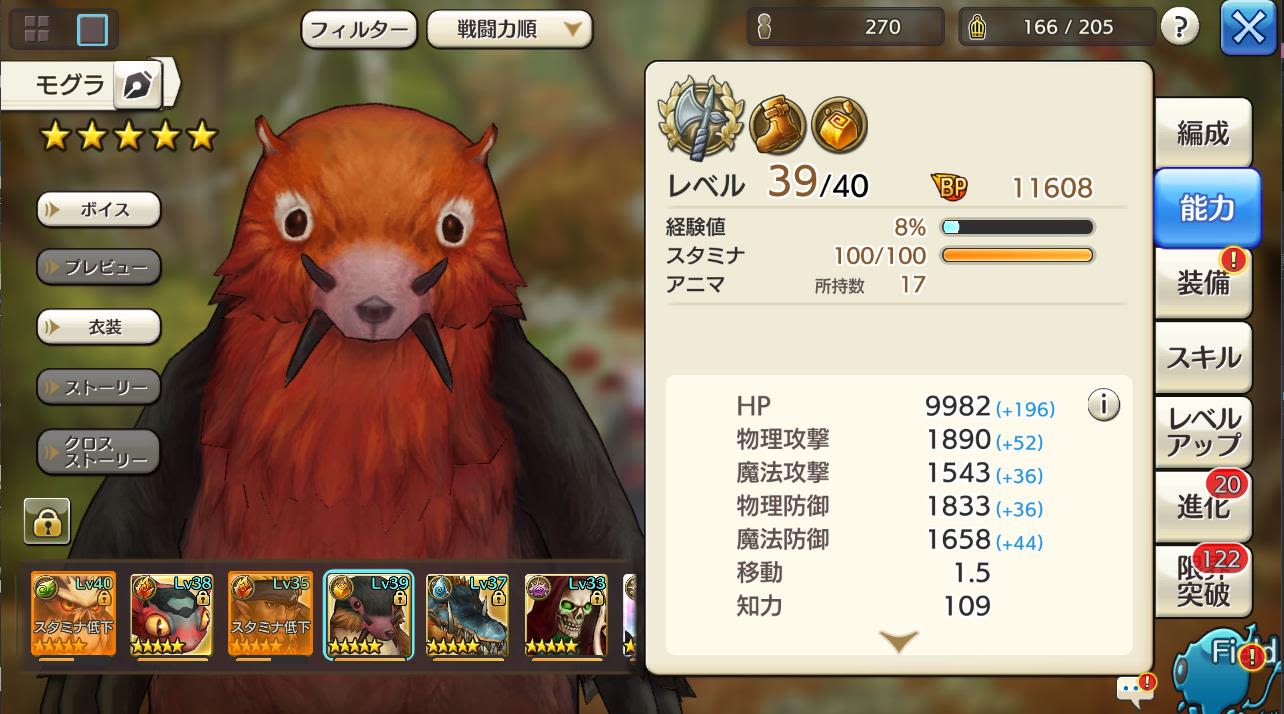Select the Lv38 red monster thumbnail
The height and width of the screenshot is (714, 1284).
pos(171,614)
